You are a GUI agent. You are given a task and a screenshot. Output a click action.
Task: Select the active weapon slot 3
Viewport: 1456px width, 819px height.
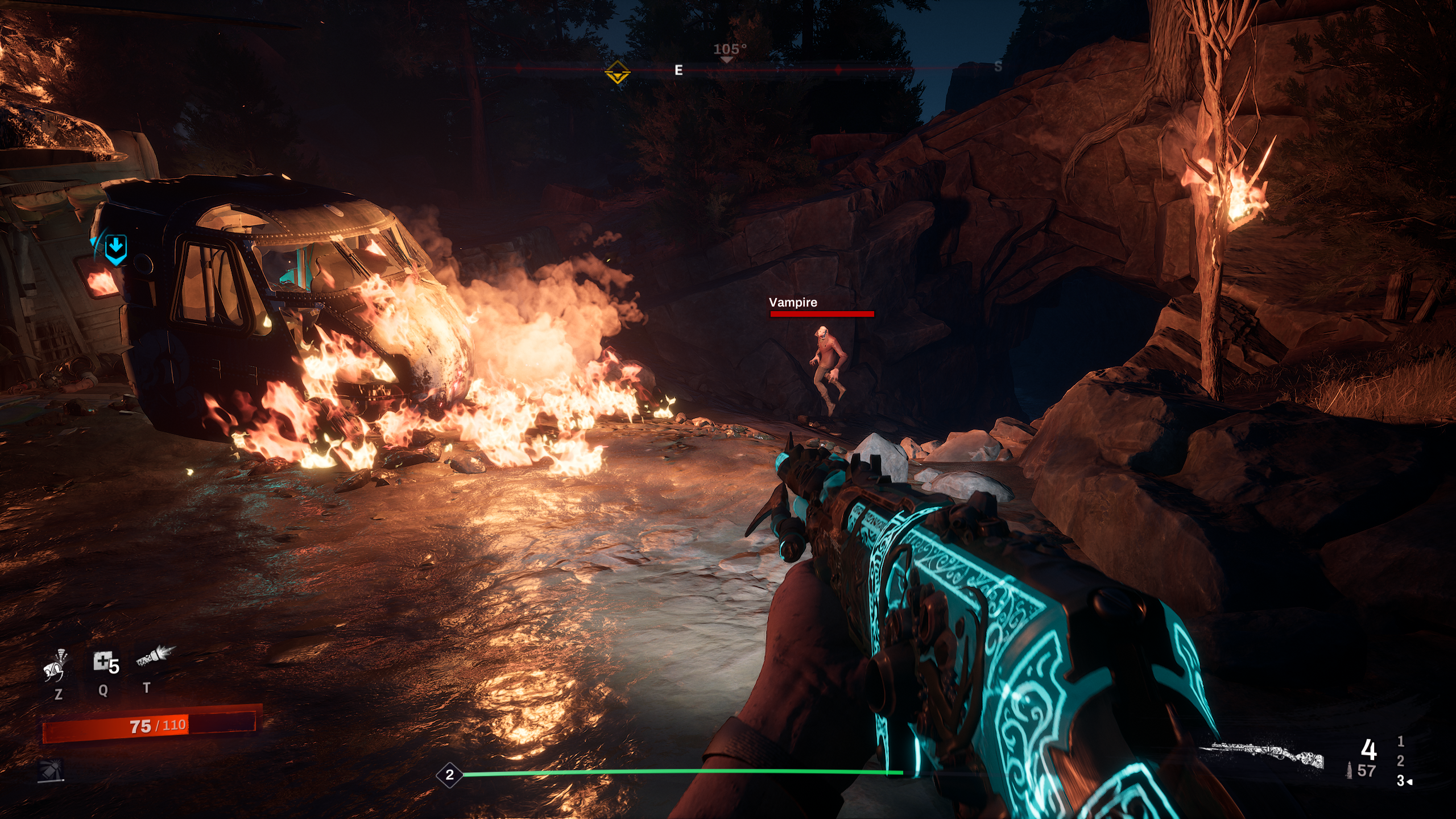coord(1401,781)
